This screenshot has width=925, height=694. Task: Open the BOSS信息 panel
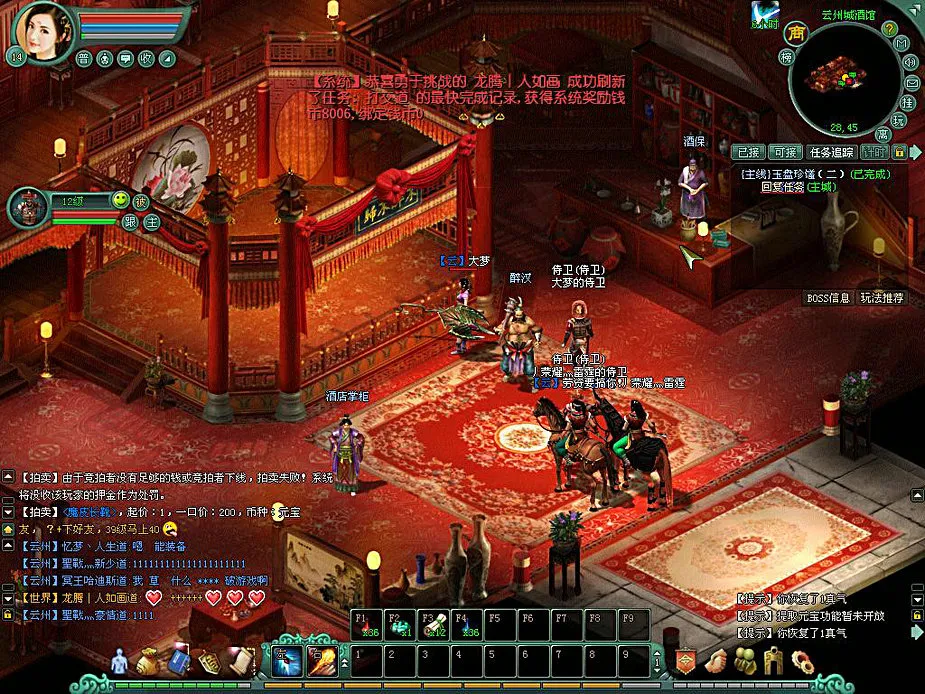click(828, 298)
